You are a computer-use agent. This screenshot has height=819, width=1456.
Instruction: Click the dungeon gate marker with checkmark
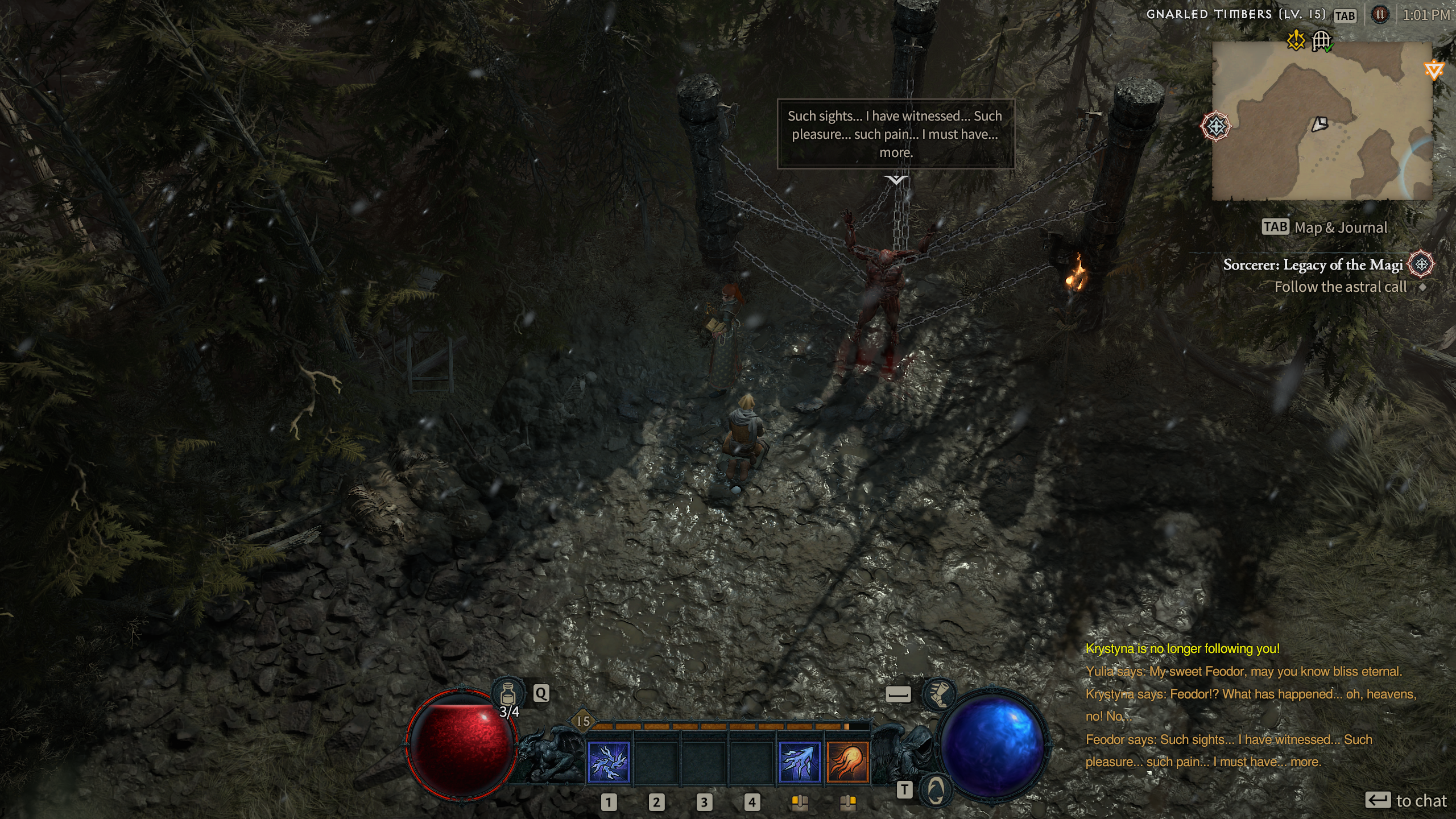tap(1322, 41)
